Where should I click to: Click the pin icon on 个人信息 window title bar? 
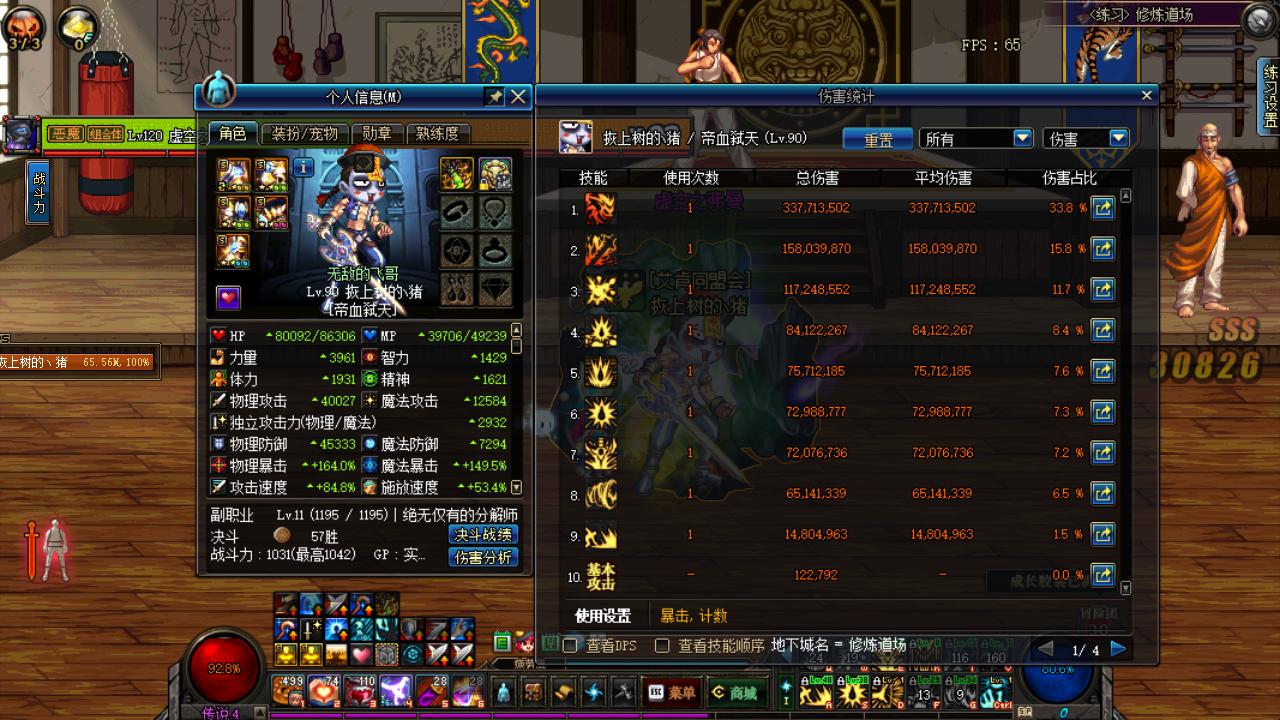coord(495,97)
